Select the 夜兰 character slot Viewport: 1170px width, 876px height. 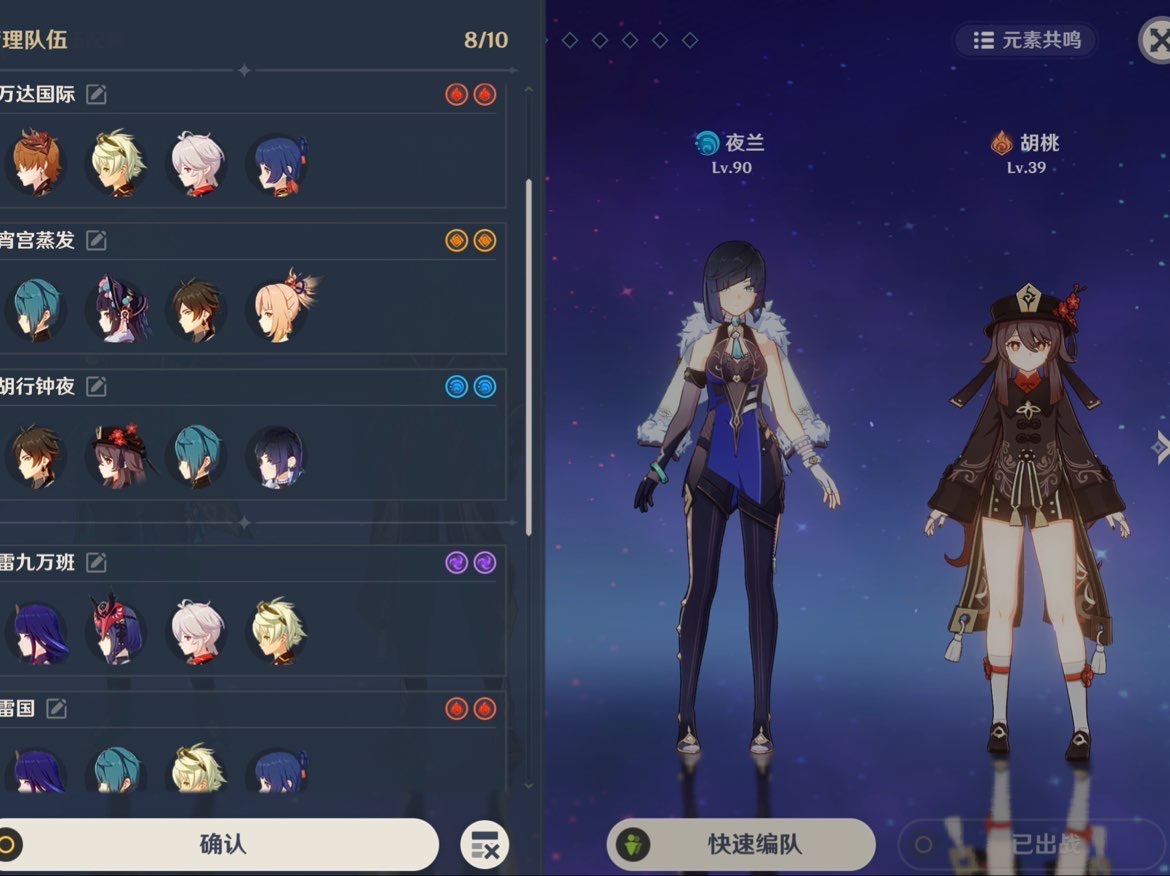point(738,450)
